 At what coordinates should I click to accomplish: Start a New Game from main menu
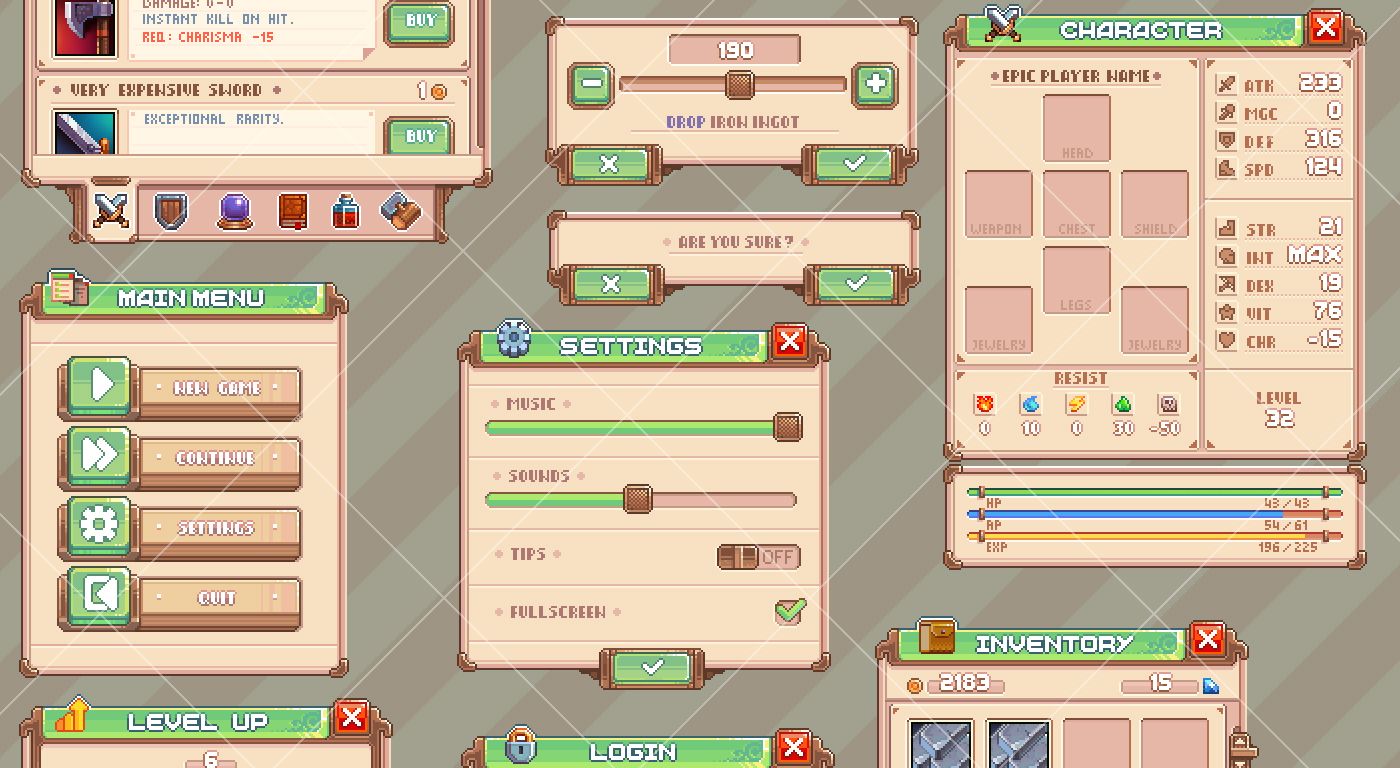[218, 389]
